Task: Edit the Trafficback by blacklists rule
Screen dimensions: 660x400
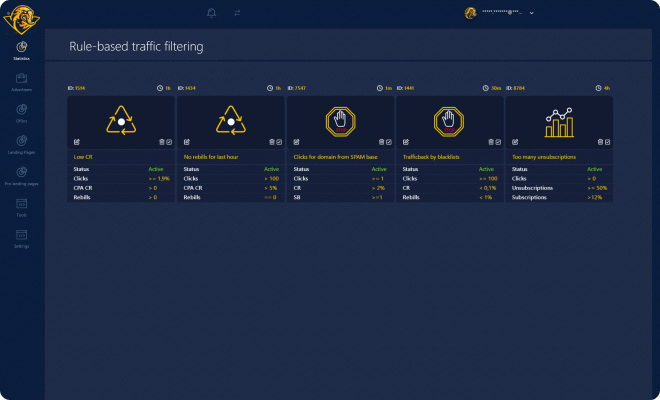Action: coord(403,142)
